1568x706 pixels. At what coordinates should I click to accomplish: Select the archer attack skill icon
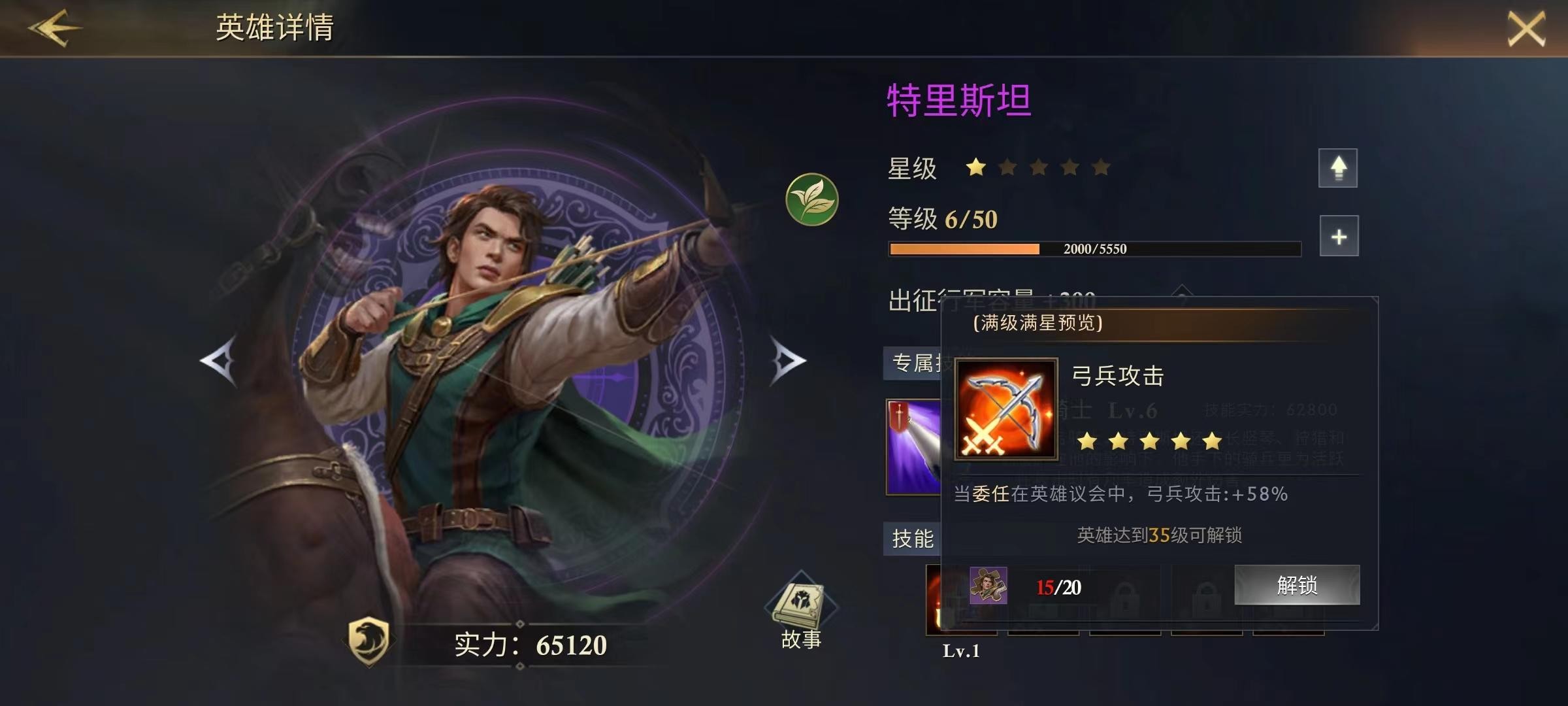point(1005,409)
